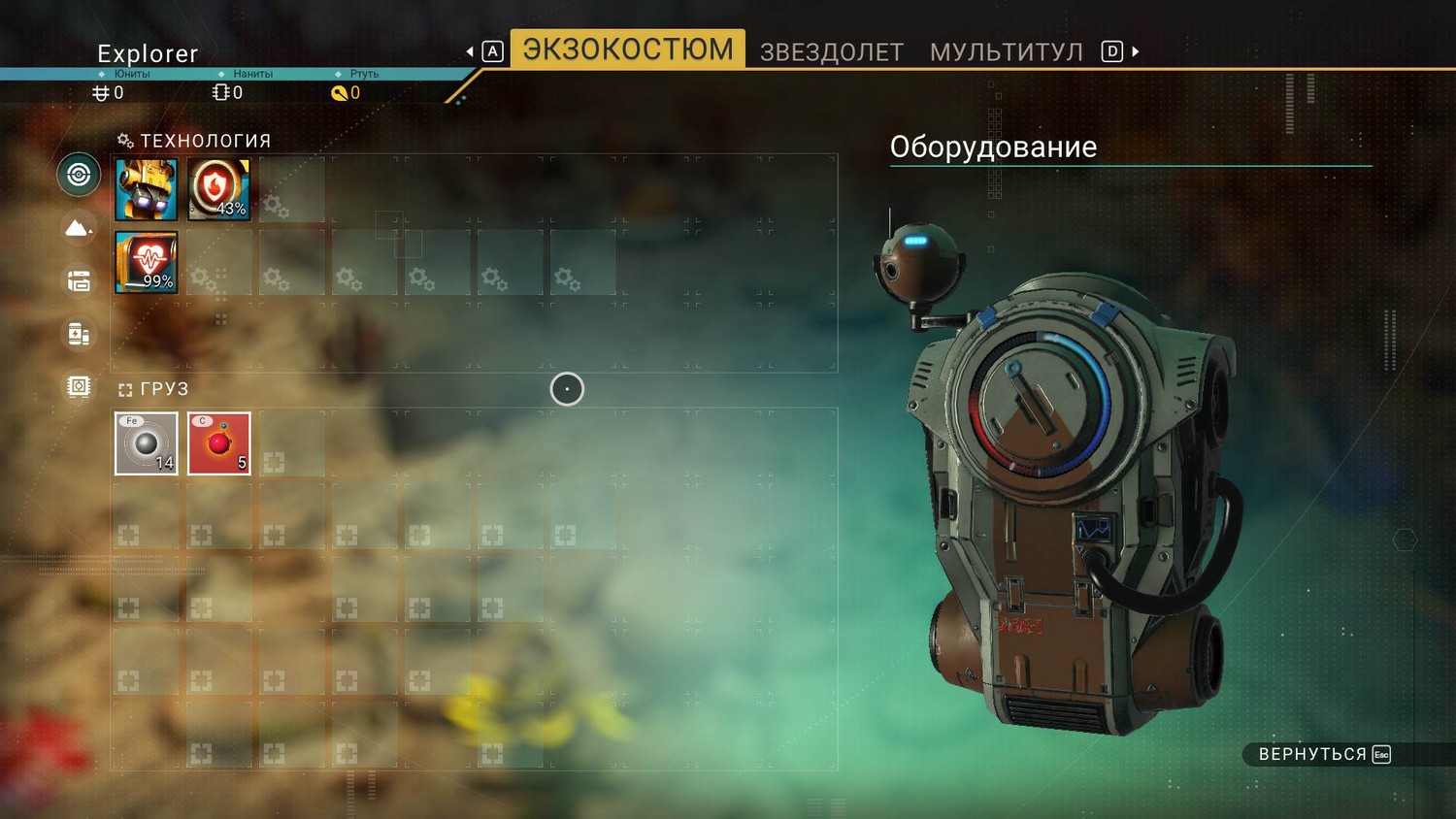Select the Fe ferrite dust stack of 14

pos(147,443)
